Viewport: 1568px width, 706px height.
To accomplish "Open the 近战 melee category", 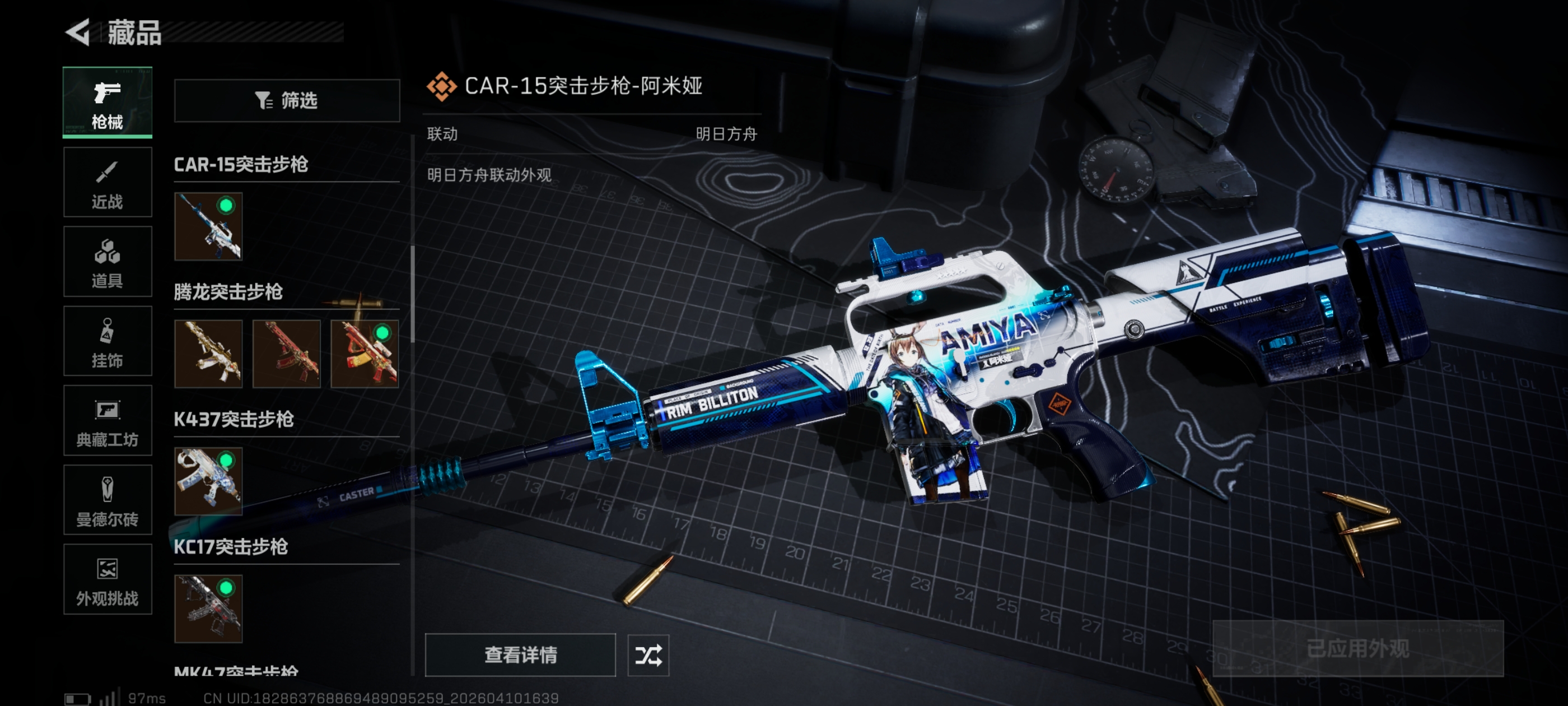I will (x=107, y=182).
